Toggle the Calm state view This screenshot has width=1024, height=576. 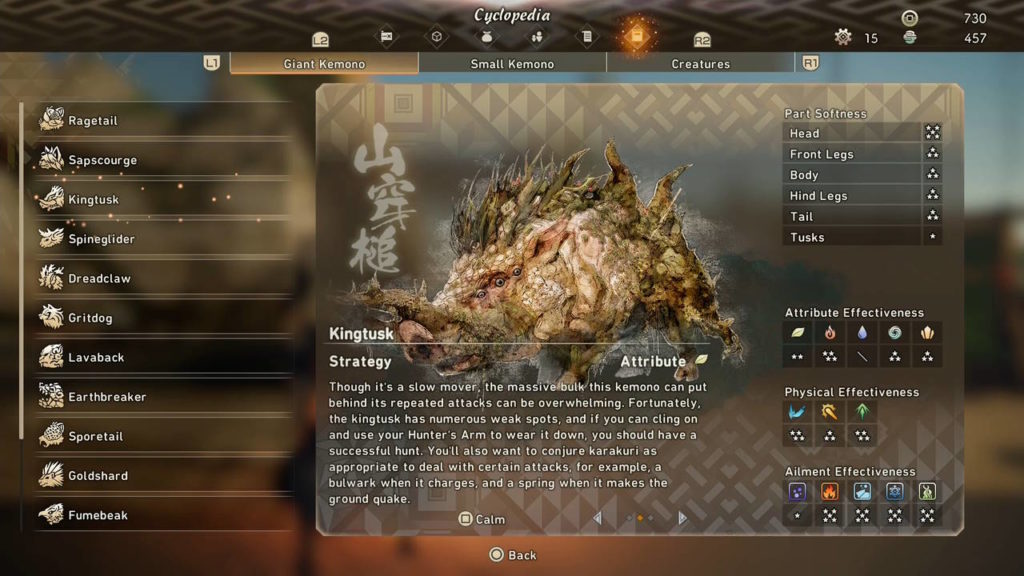point(482,520)
